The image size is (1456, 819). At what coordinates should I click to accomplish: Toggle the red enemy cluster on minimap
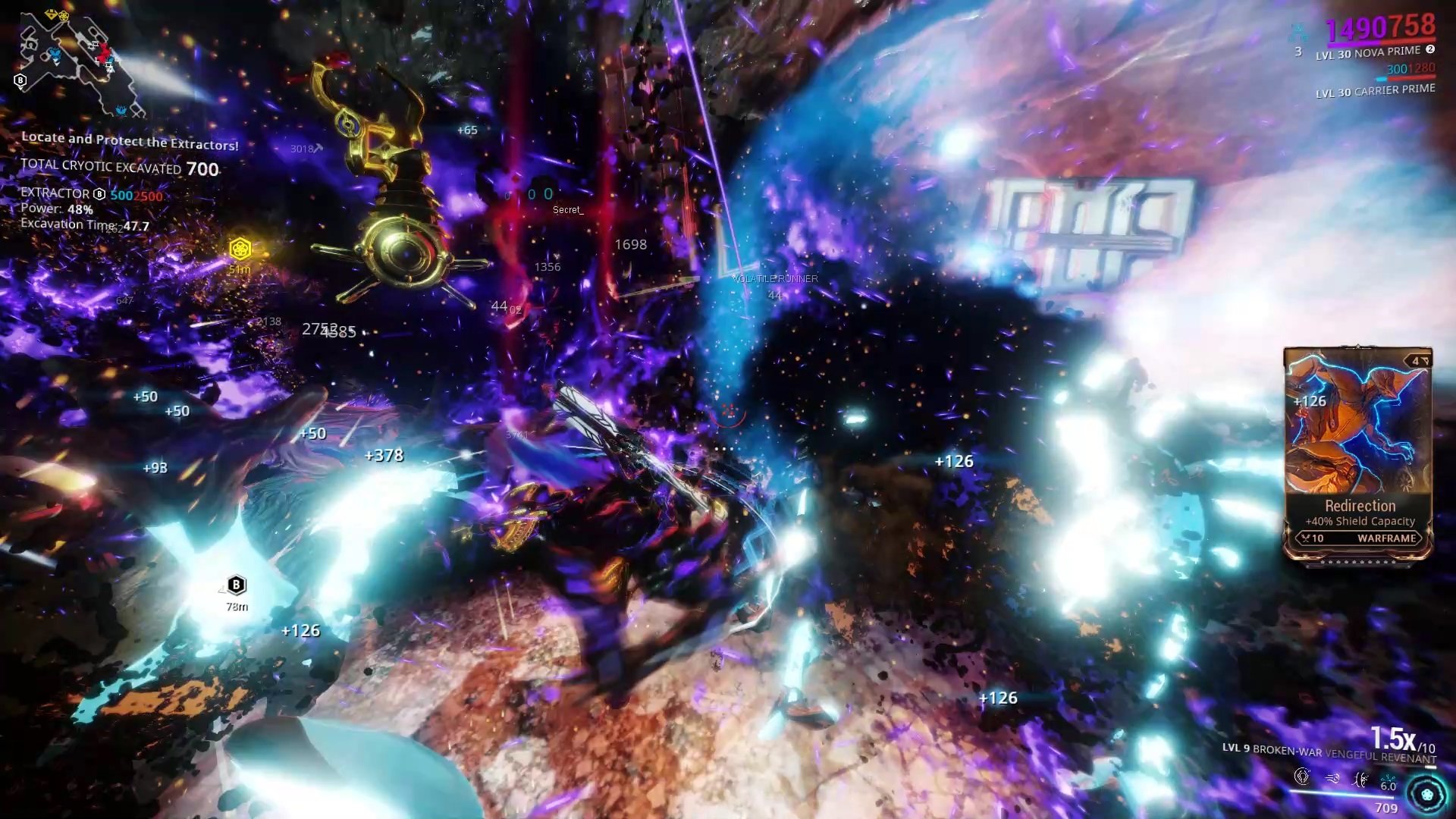104,52
